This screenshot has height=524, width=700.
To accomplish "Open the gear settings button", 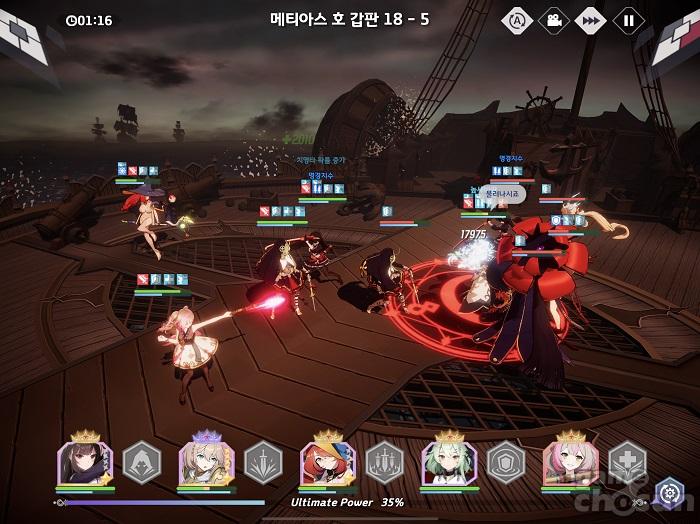I will tap(668, 491).
